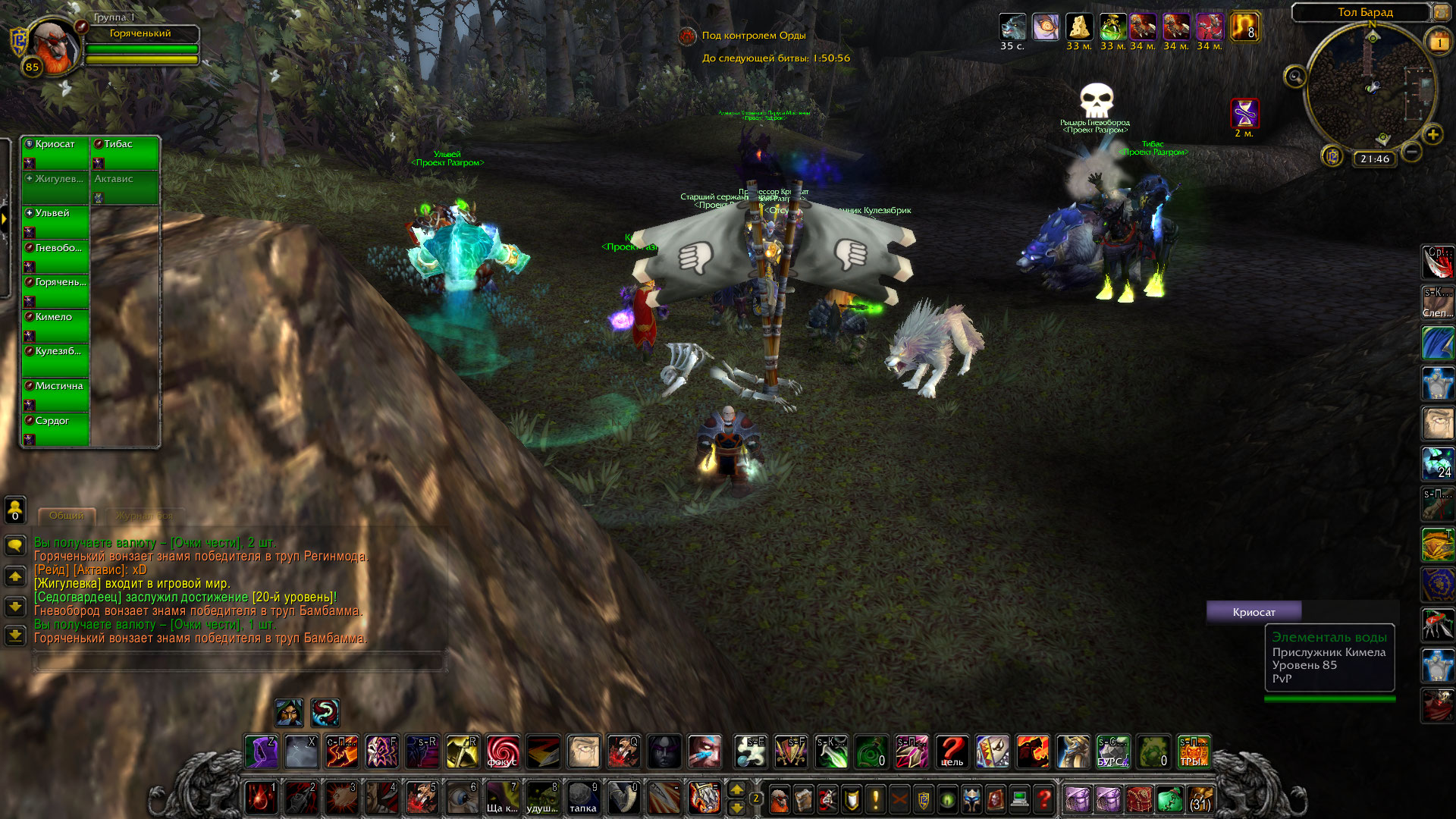This screenshot has width=1456, height=819.
Task: Open the chat menu speech bubble button
Action: 15,545
